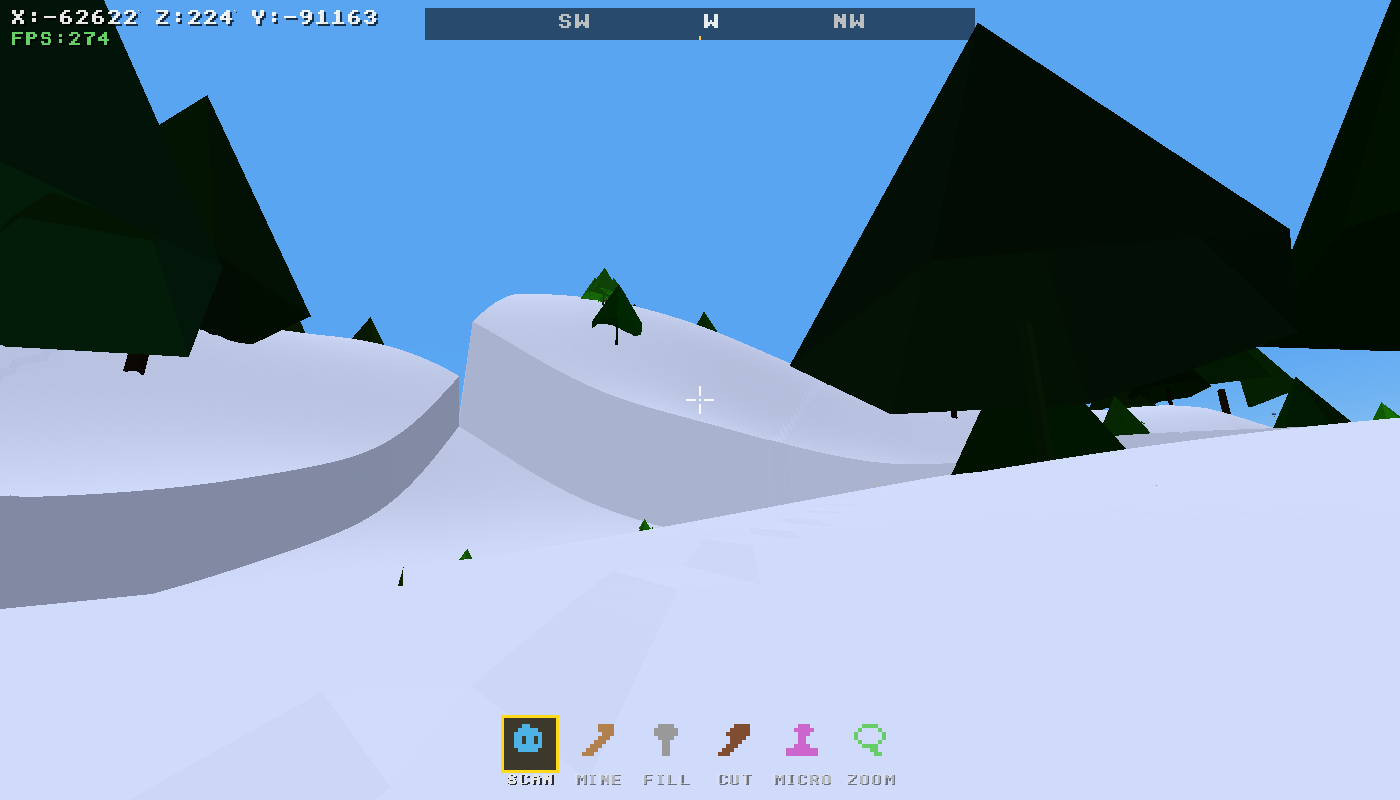Select the brown CUT blade tool icon
The height and width of the screenshot is (800, 1400).
point(735,741)
